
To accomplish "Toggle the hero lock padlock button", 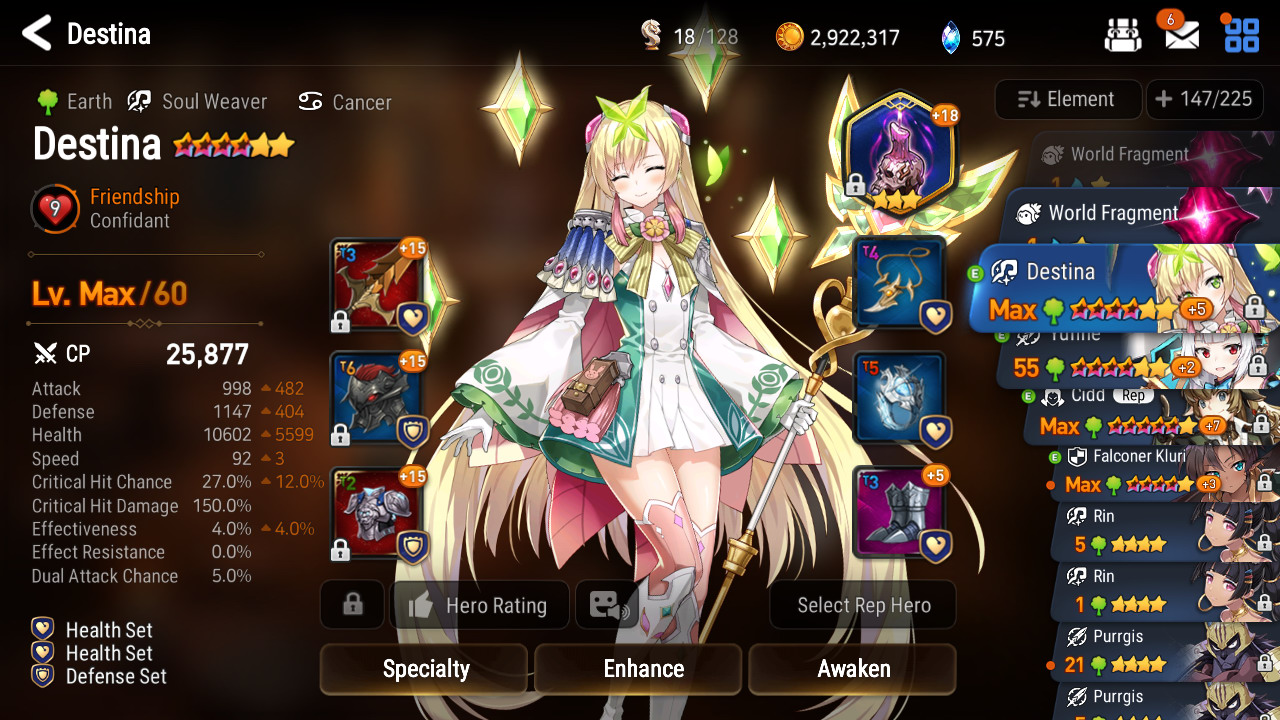I will coord(352,605).
